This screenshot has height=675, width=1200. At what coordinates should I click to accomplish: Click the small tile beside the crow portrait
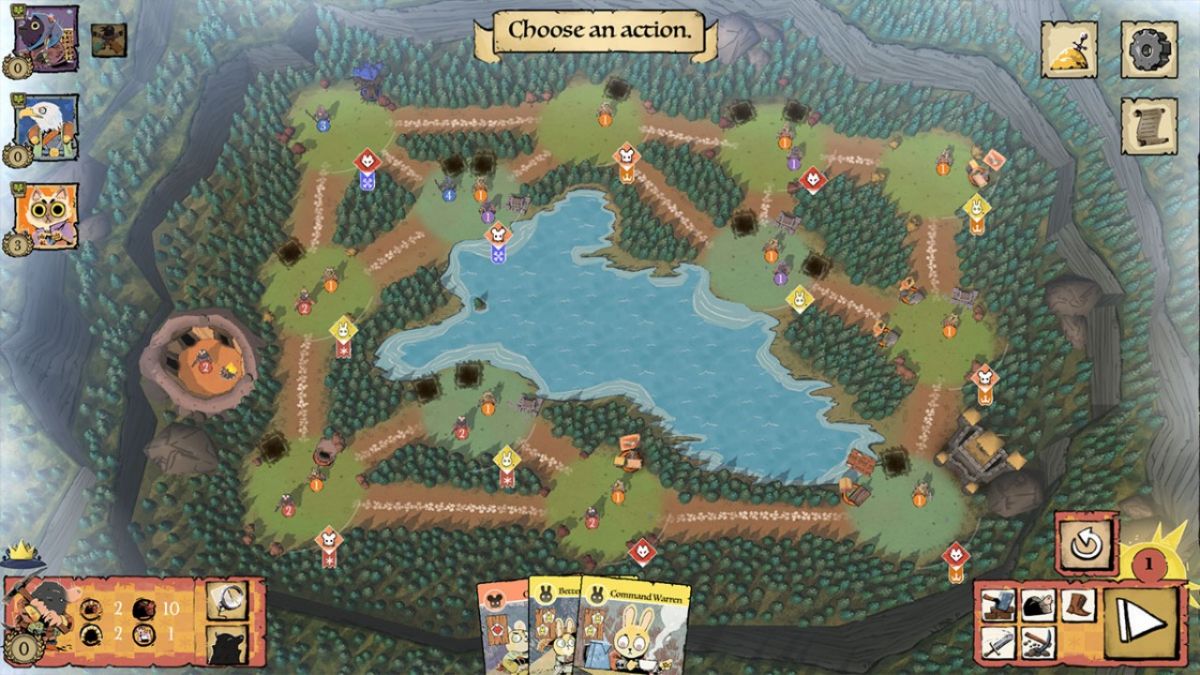[109, 39]
